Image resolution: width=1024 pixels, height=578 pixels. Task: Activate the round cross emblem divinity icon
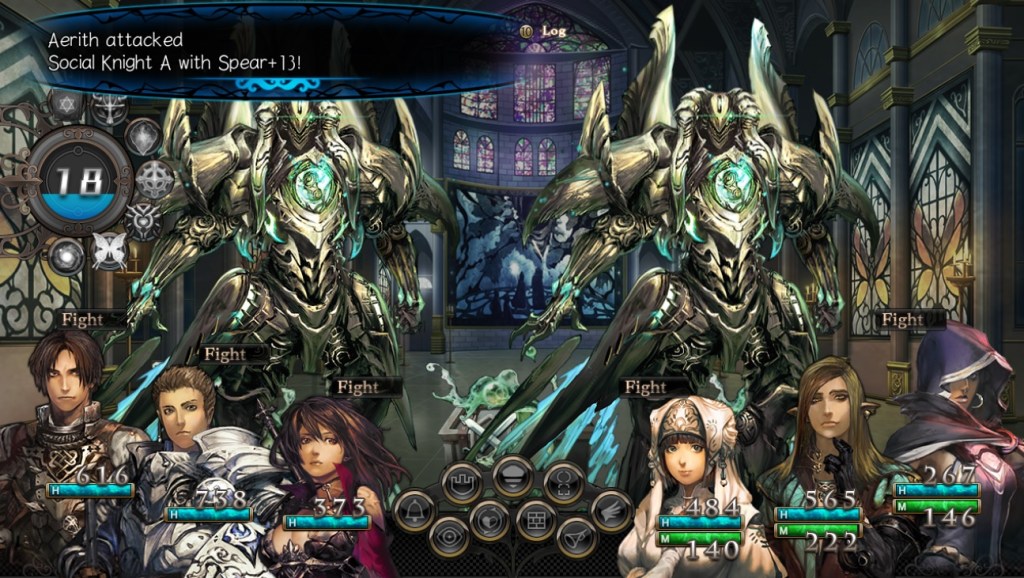(x=154, y=180)
